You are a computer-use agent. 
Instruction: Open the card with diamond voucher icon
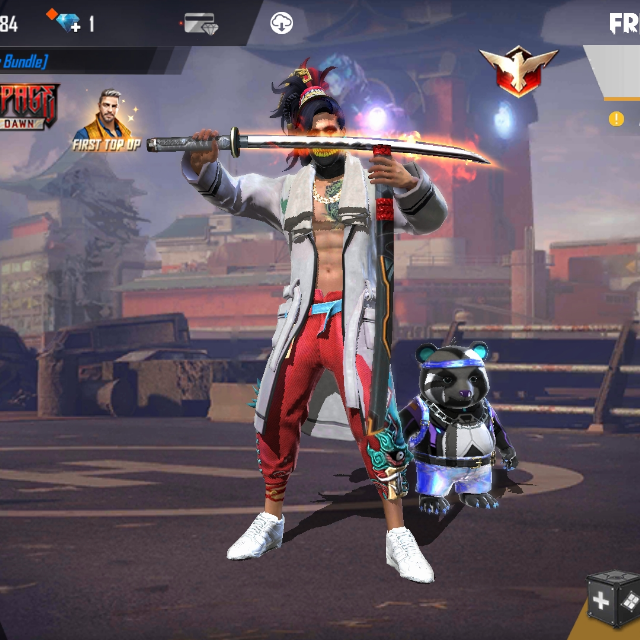click(x=200, y=23)
